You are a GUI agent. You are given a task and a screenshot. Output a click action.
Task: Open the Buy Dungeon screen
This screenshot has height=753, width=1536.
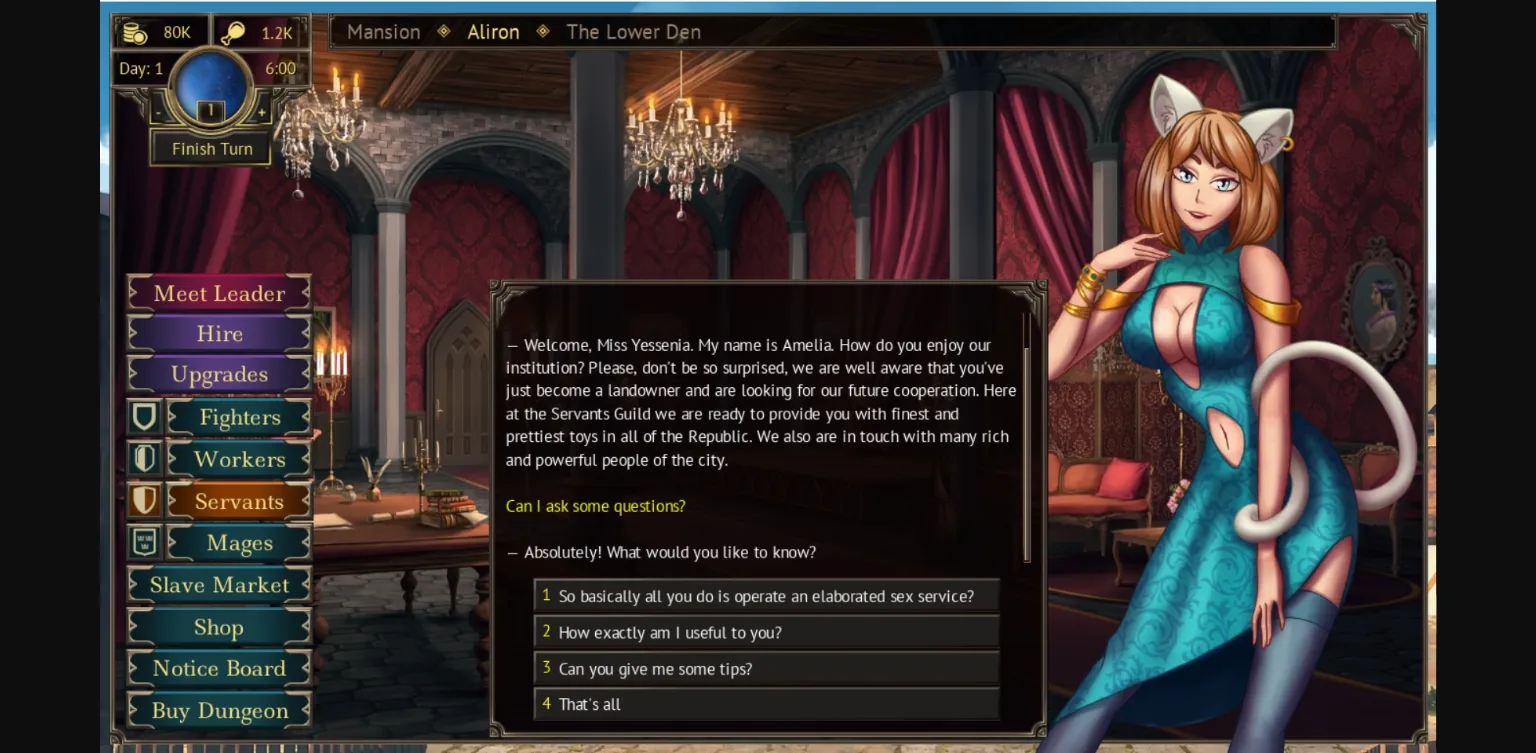point(218,710)
